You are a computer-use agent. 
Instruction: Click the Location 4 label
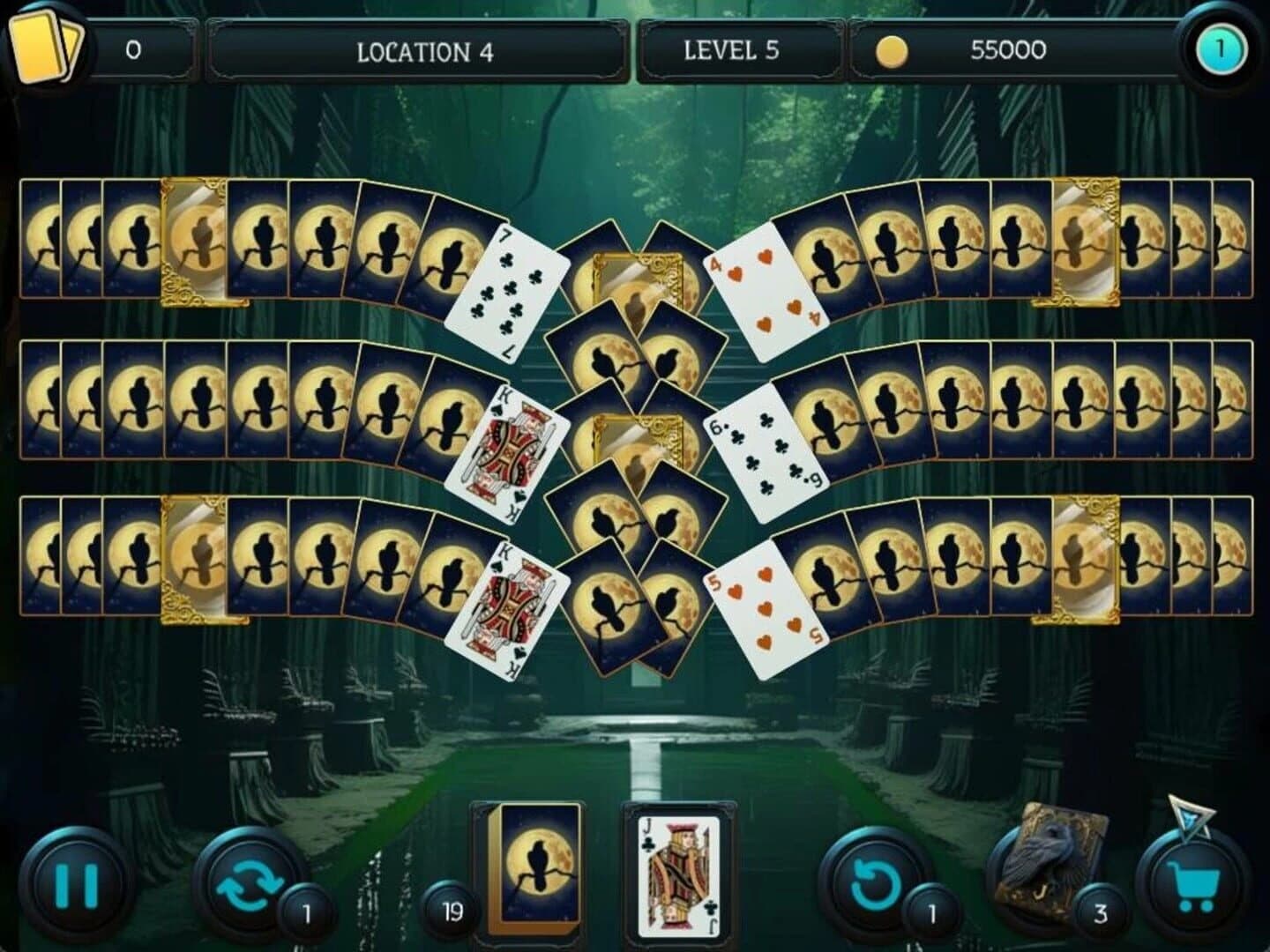click(x=422, y=50)
